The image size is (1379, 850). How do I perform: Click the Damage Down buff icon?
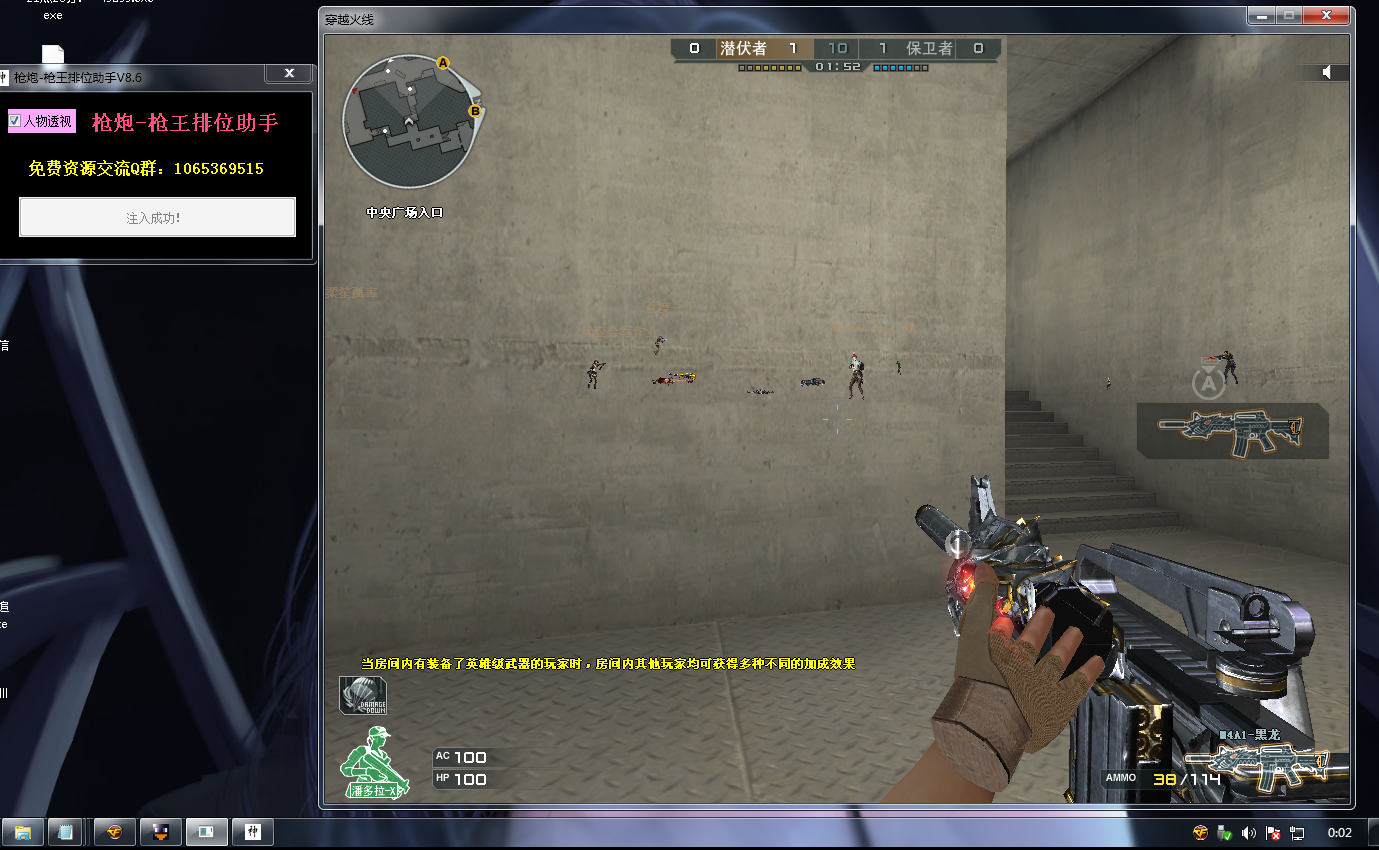pyautogui.click(x=362, y=696)
